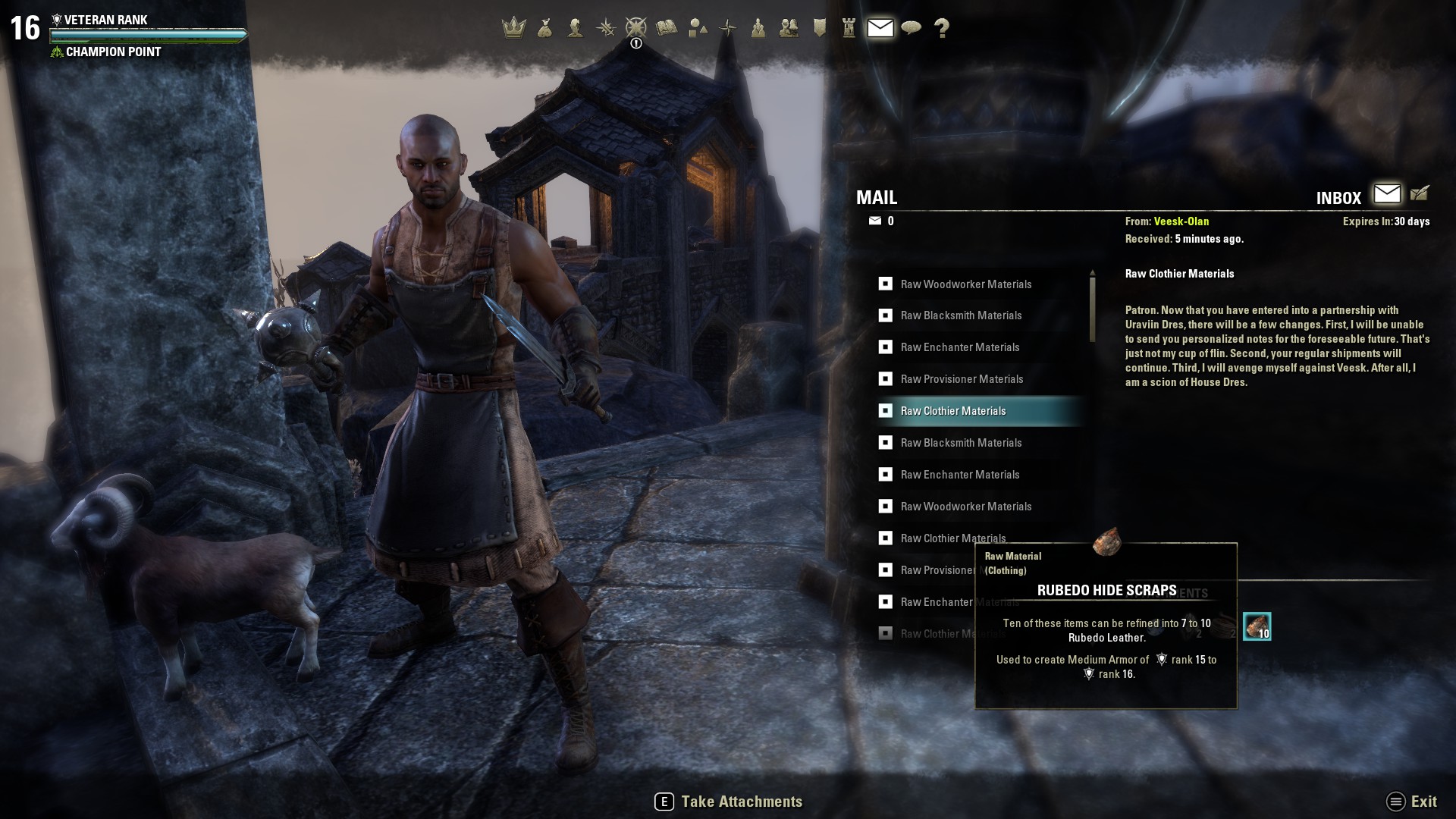Screen dimensions: 1456x819
Task: Open the help question mark icon
Action: [942, 28]
